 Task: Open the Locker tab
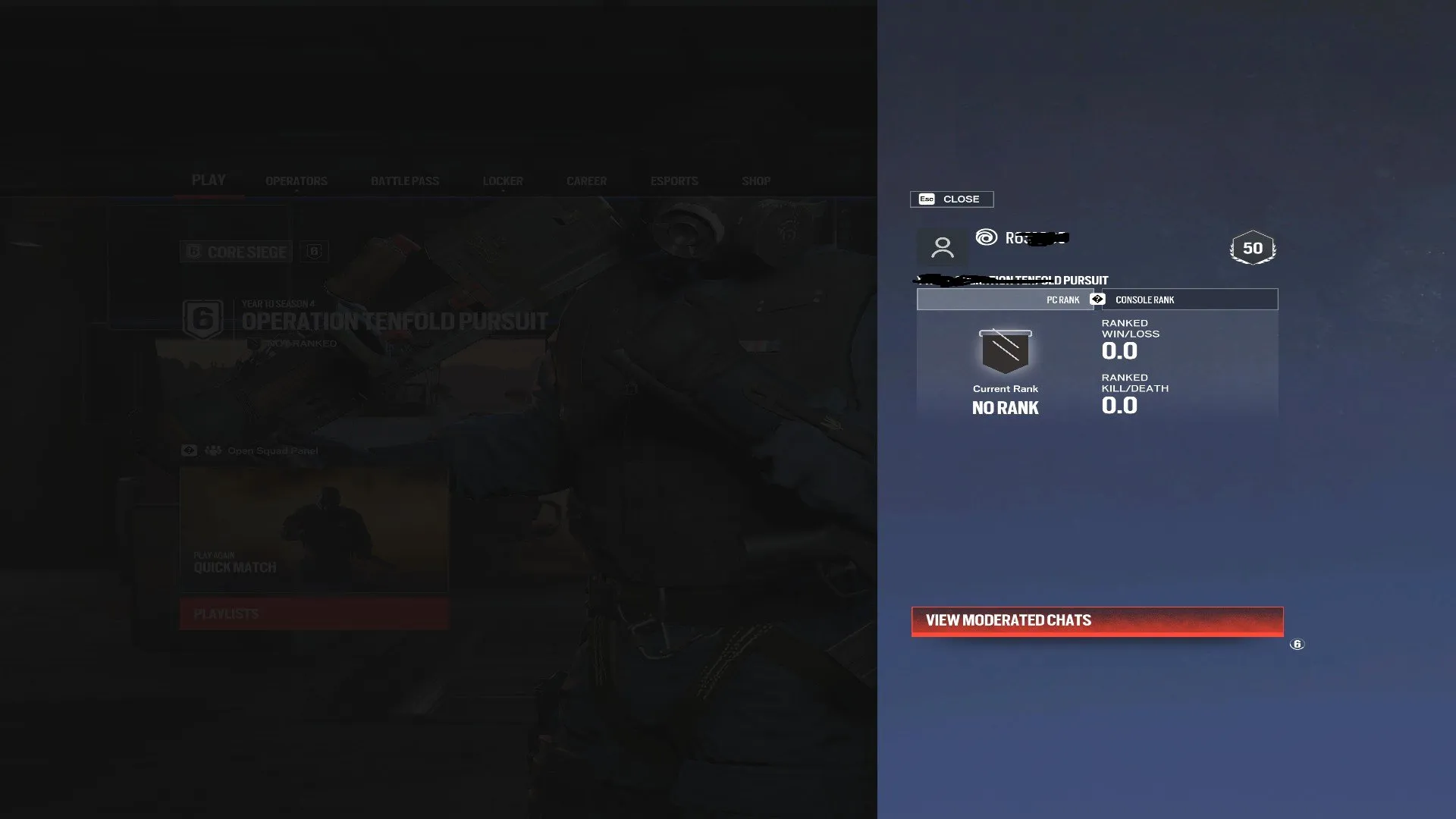click(x=502, y=180)
